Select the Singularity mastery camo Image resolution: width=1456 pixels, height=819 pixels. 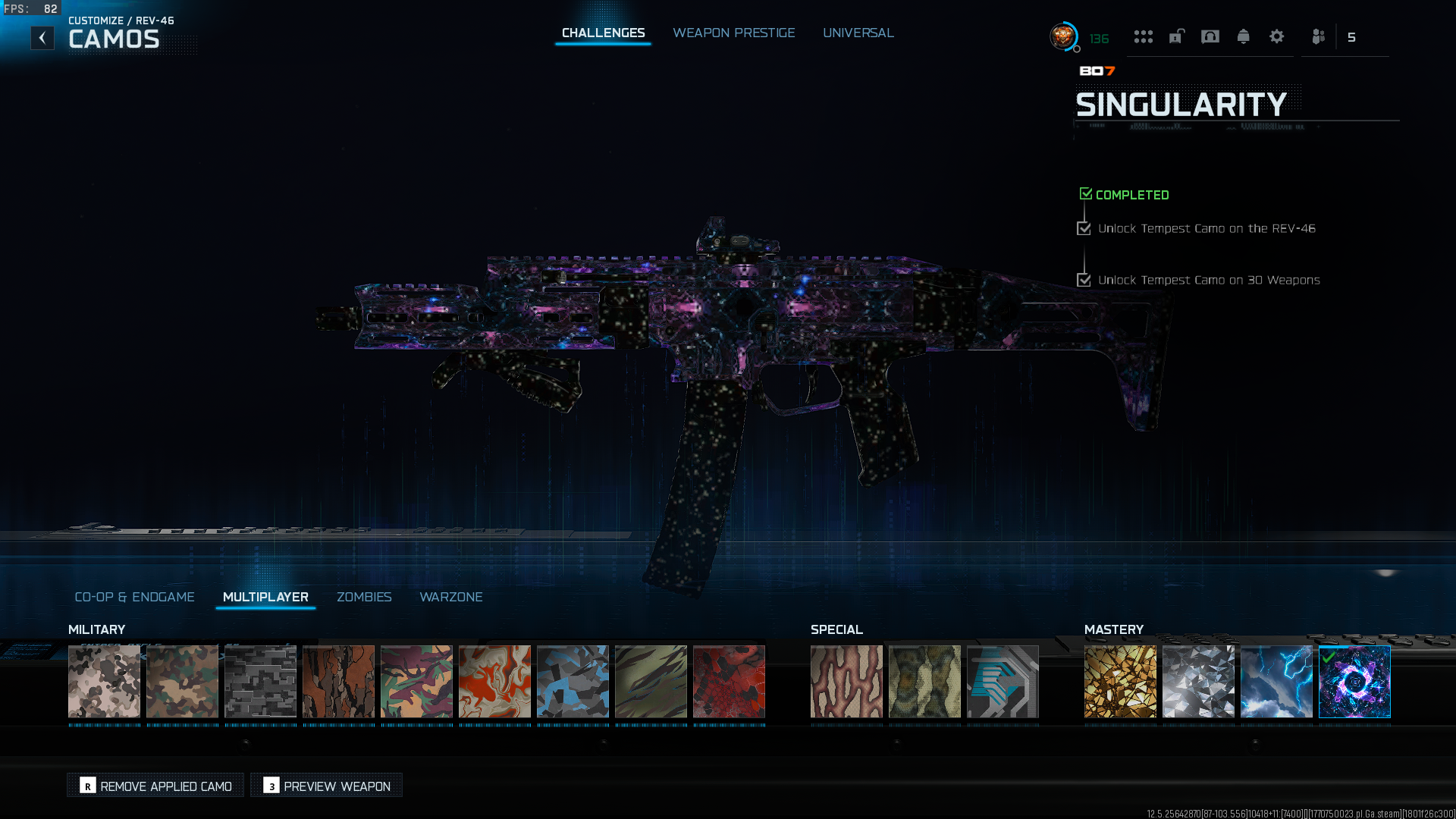coord(1354,681)
